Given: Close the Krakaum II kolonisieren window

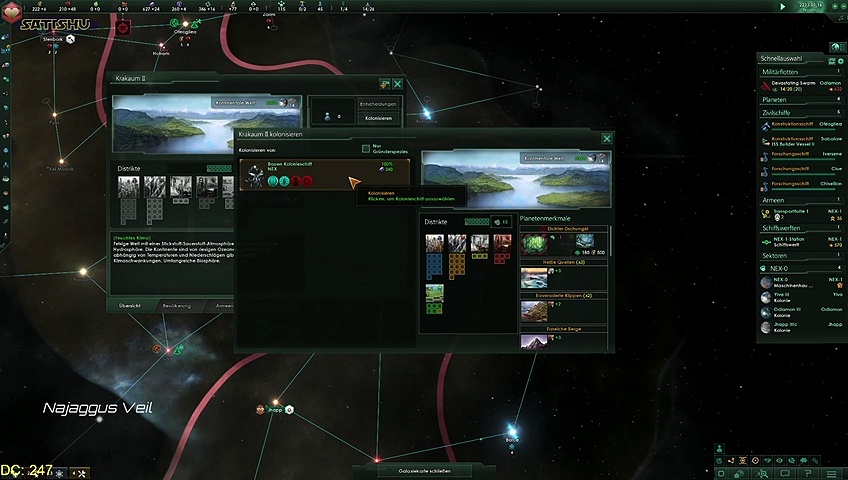Looking at the screenshot, I should coord(606,139).
